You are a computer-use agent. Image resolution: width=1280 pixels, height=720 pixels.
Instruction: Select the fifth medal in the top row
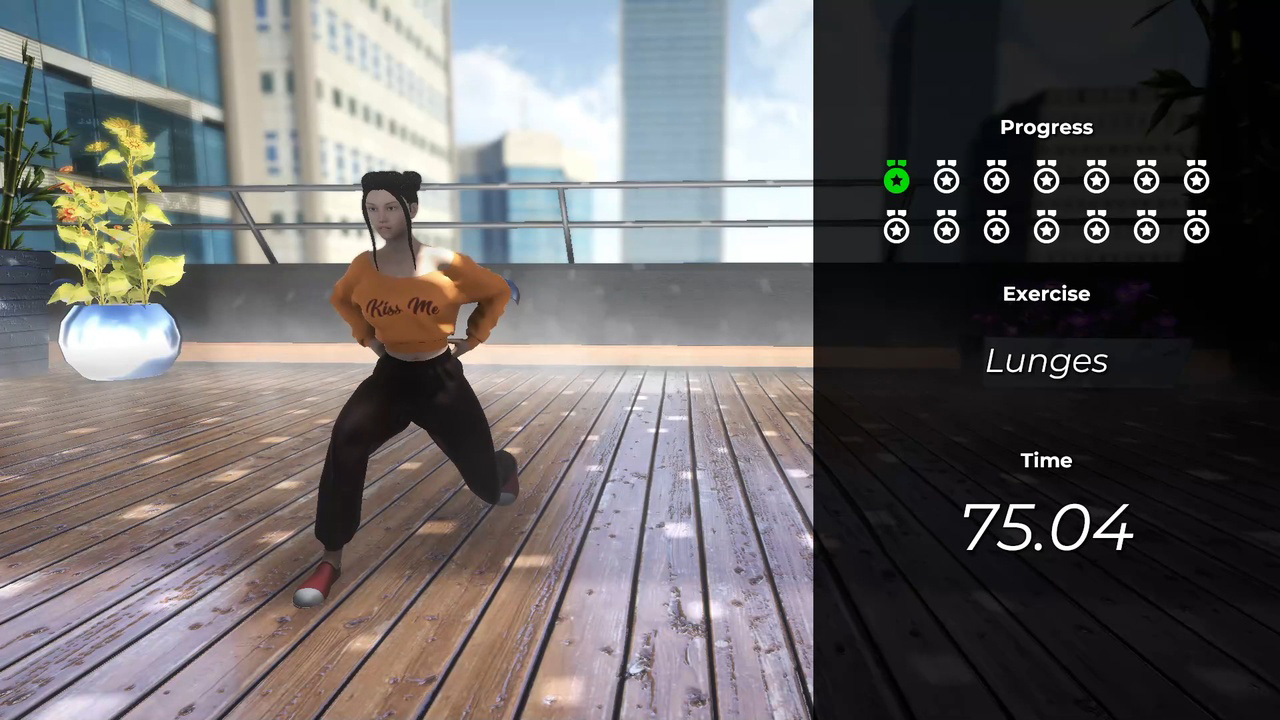click(1096, 179)
